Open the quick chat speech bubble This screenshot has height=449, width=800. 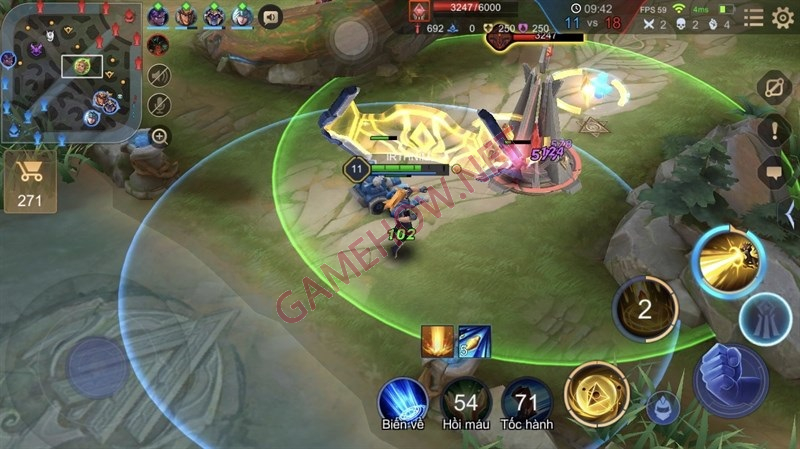pyautogui.click(x=773, y=172)
